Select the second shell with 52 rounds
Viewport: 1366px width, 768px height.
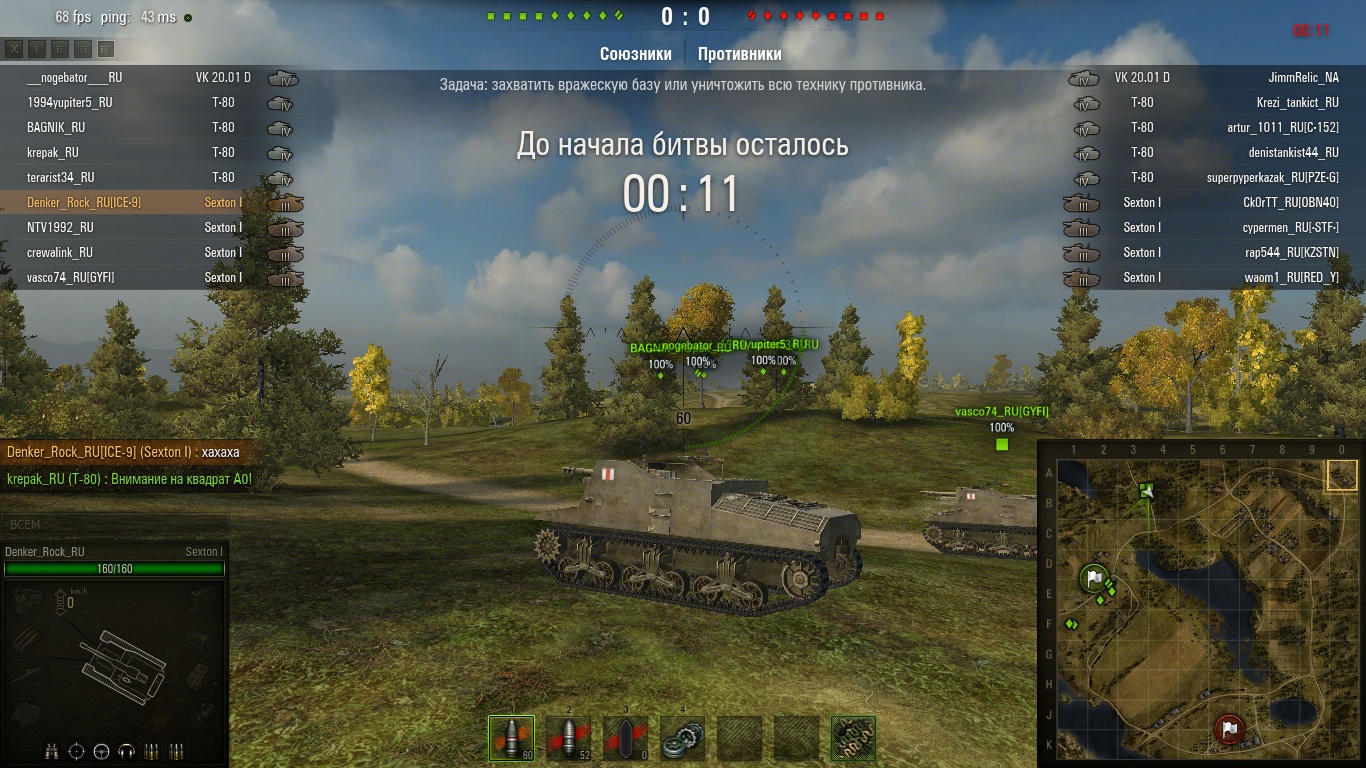pos(568,738)
